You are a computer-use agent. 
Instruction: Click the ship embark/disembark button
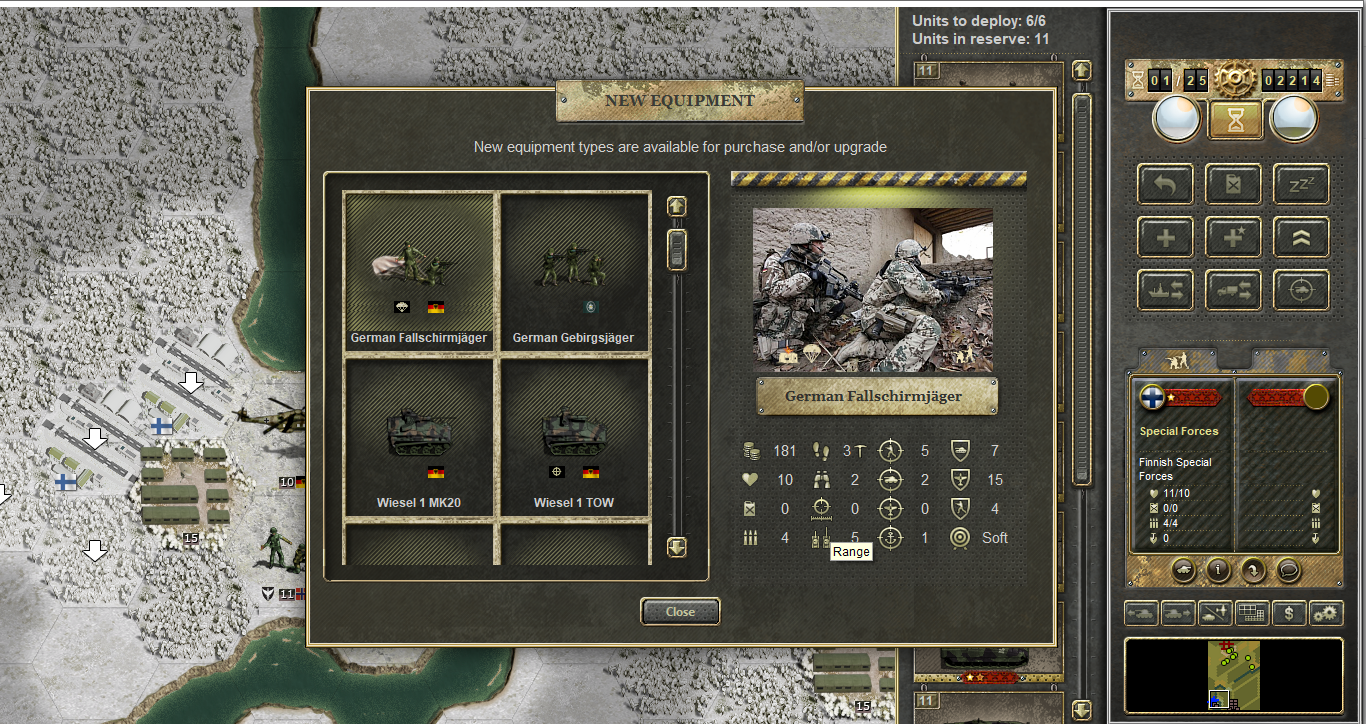[1165, 290]
